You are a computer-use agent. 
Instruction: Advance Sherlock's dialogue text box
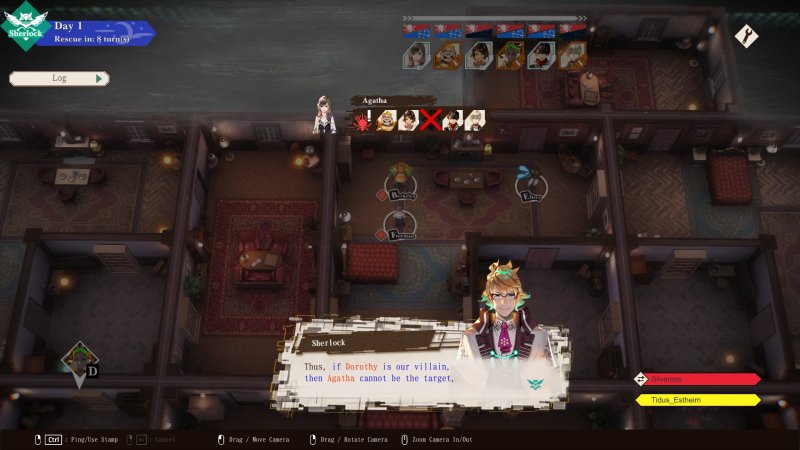click(x=380, y=365)
